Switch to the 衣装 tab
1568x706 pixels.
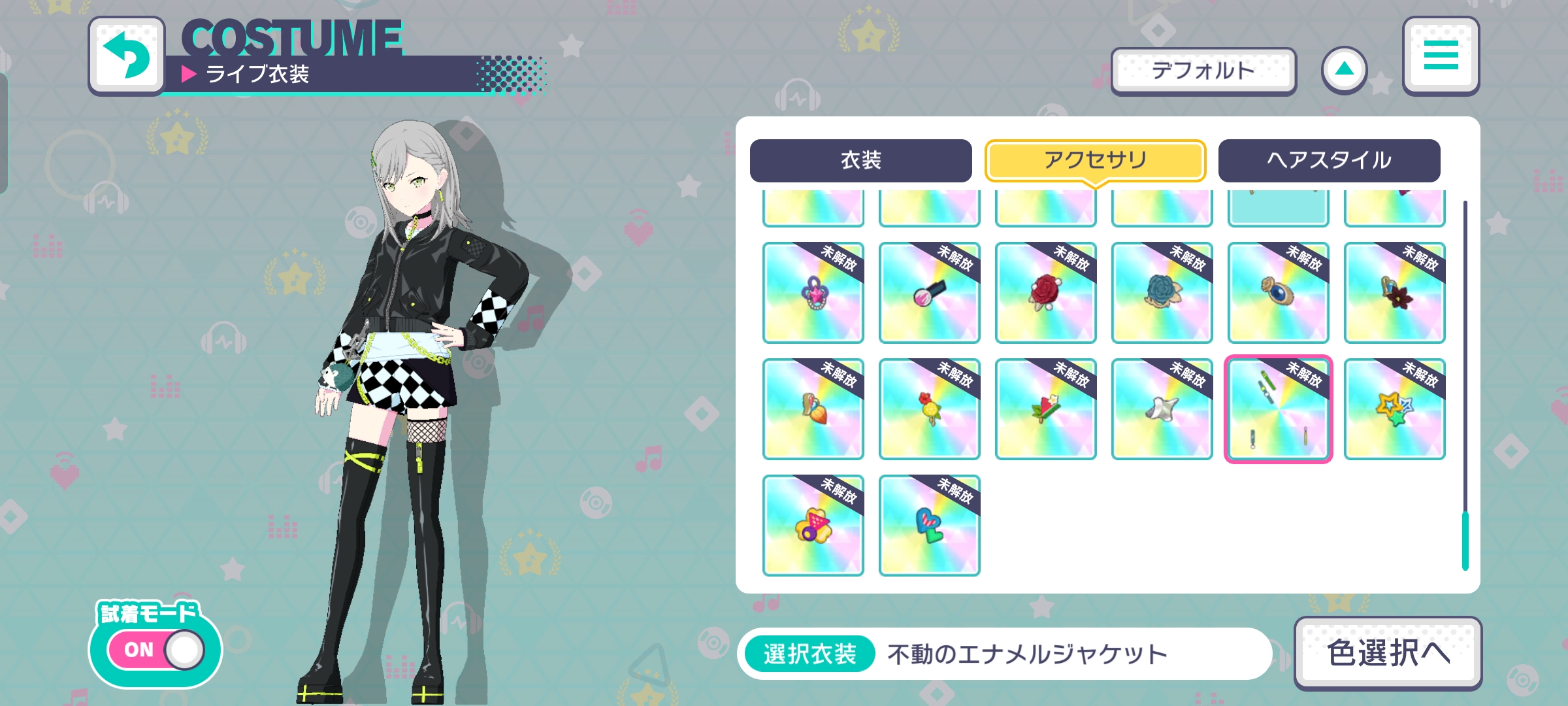861,160
